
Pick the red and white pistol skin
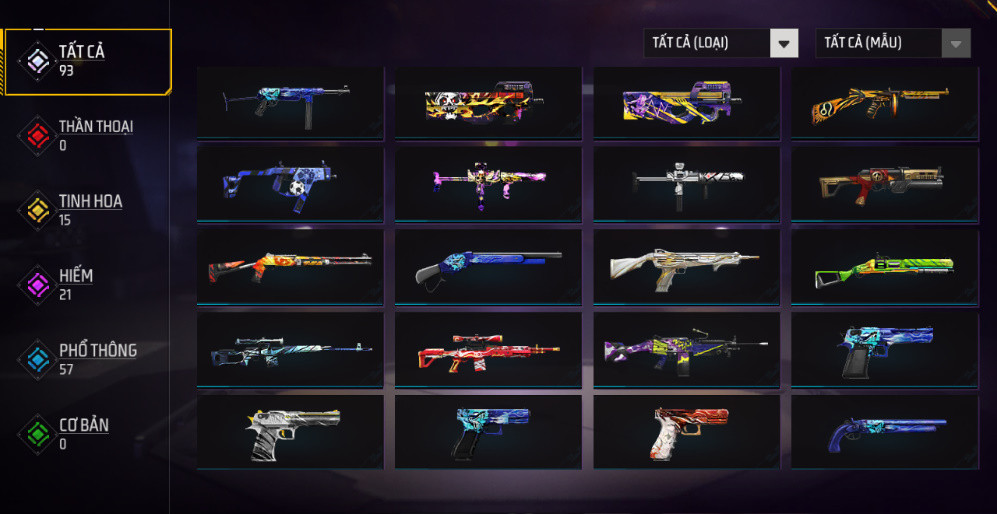click(x=686, y=432)
